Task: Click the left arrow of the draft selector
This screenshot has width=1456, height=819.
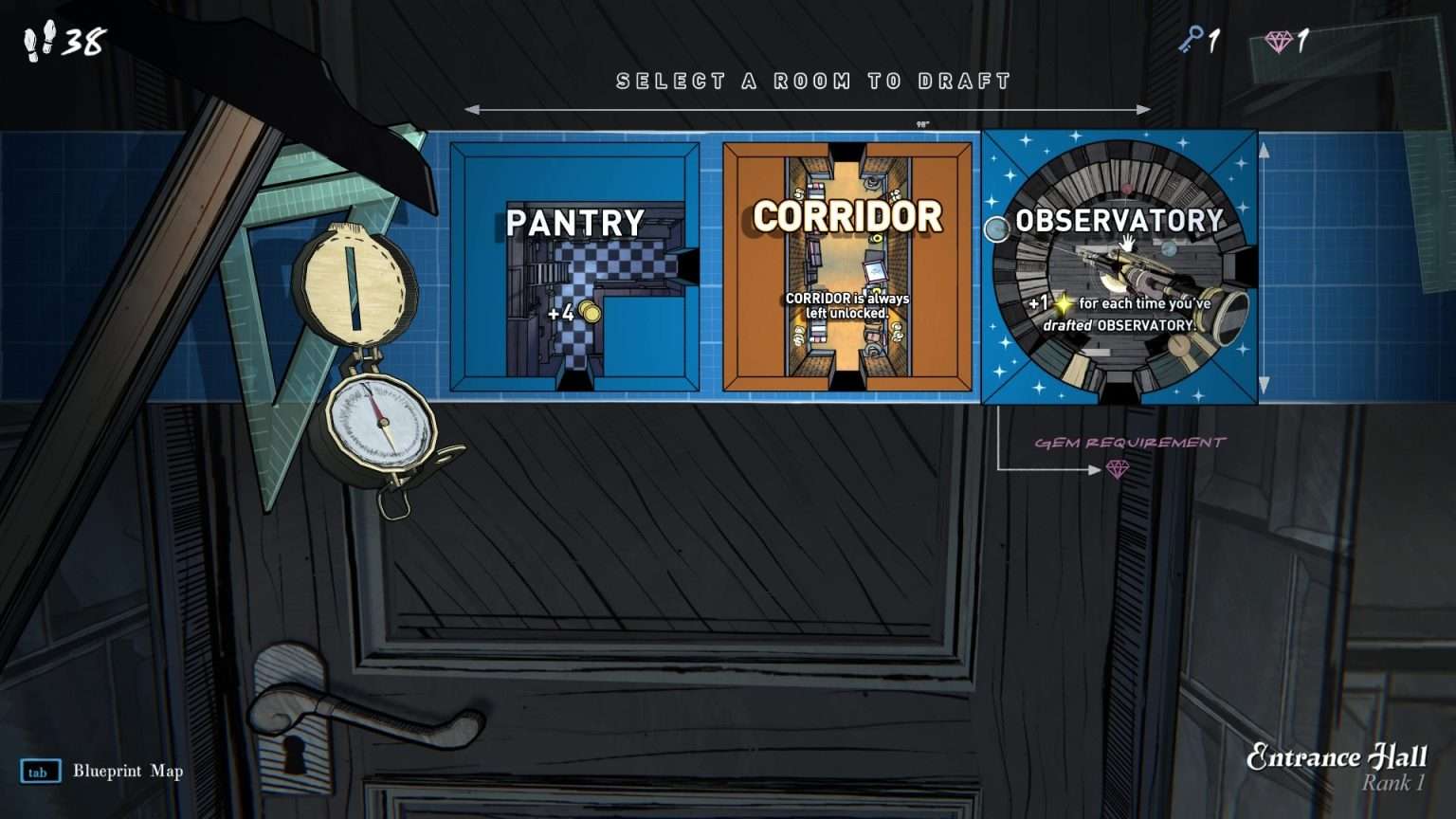Action: [471, 109]
